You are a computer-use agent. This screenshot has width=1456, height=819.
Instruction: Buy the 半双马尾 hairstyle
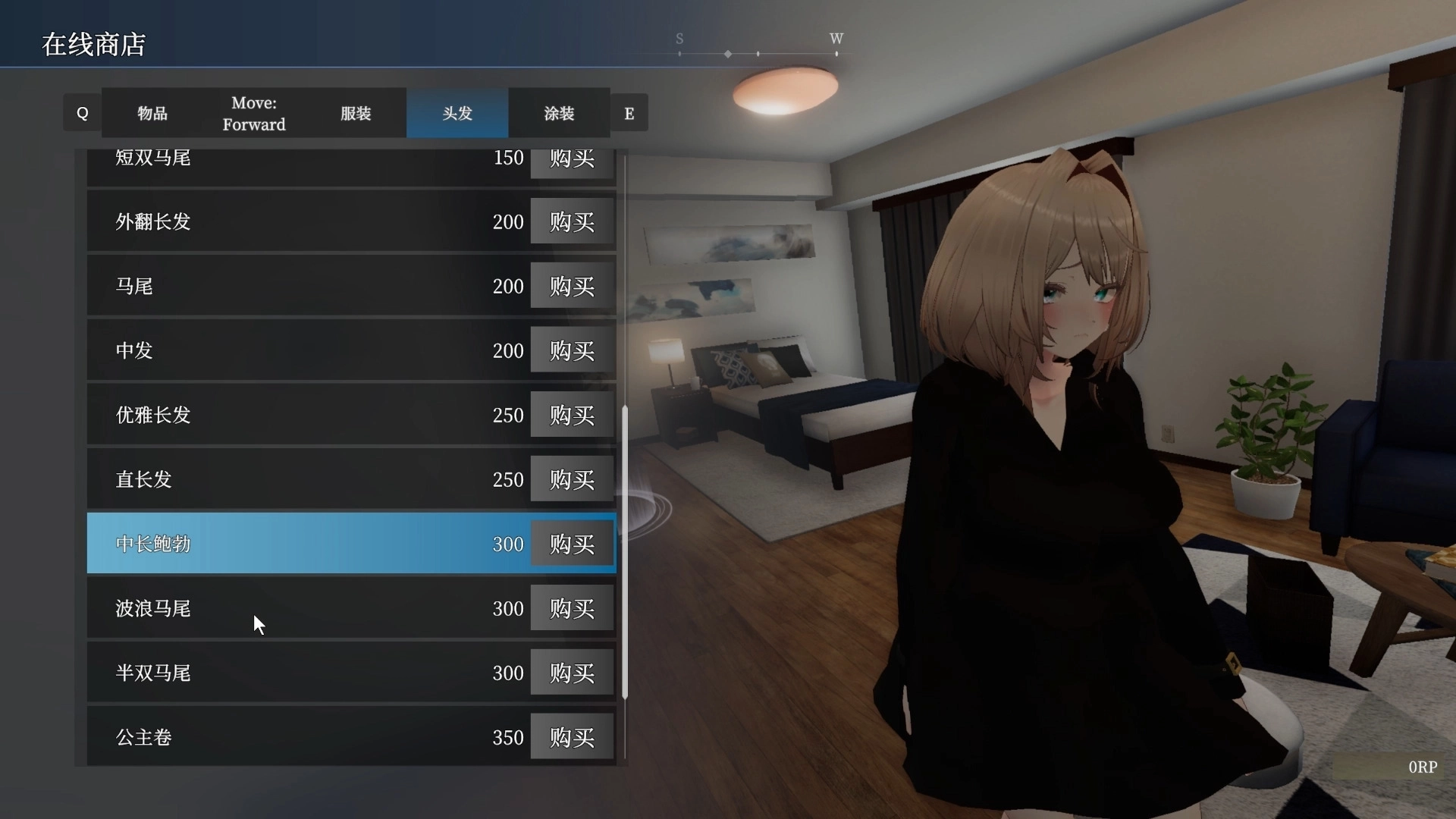[x=571, y=672]
